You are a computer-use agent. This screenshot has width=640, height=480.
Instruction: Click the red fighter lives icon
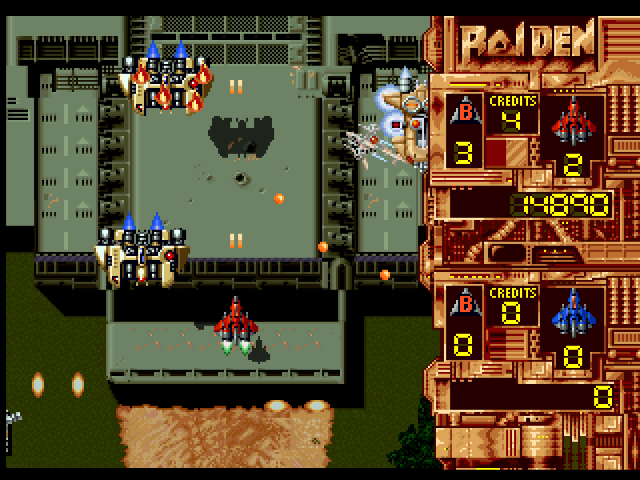click(x=573, y=117)
